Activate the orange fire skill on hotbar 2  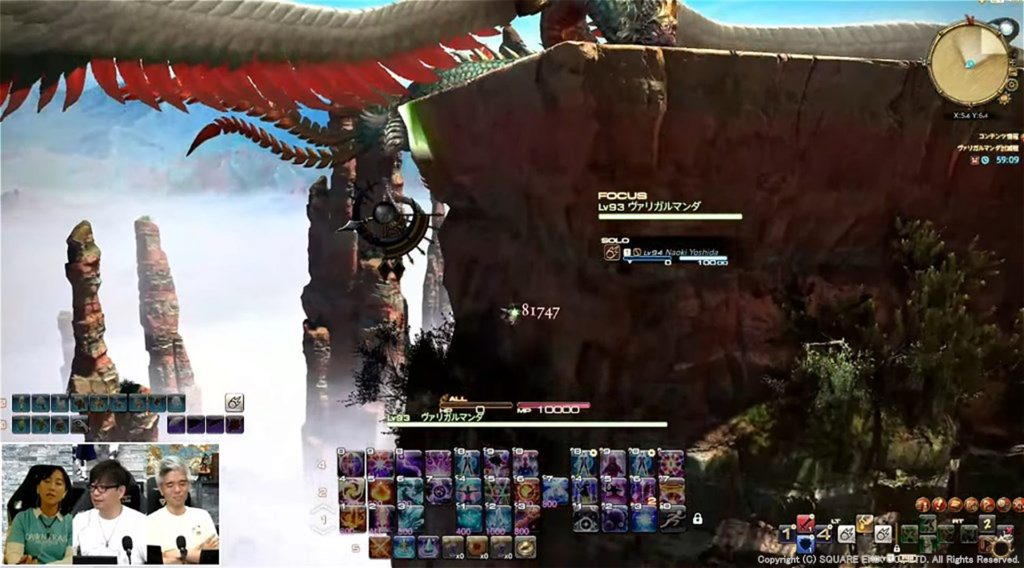[x=381, y=491]
